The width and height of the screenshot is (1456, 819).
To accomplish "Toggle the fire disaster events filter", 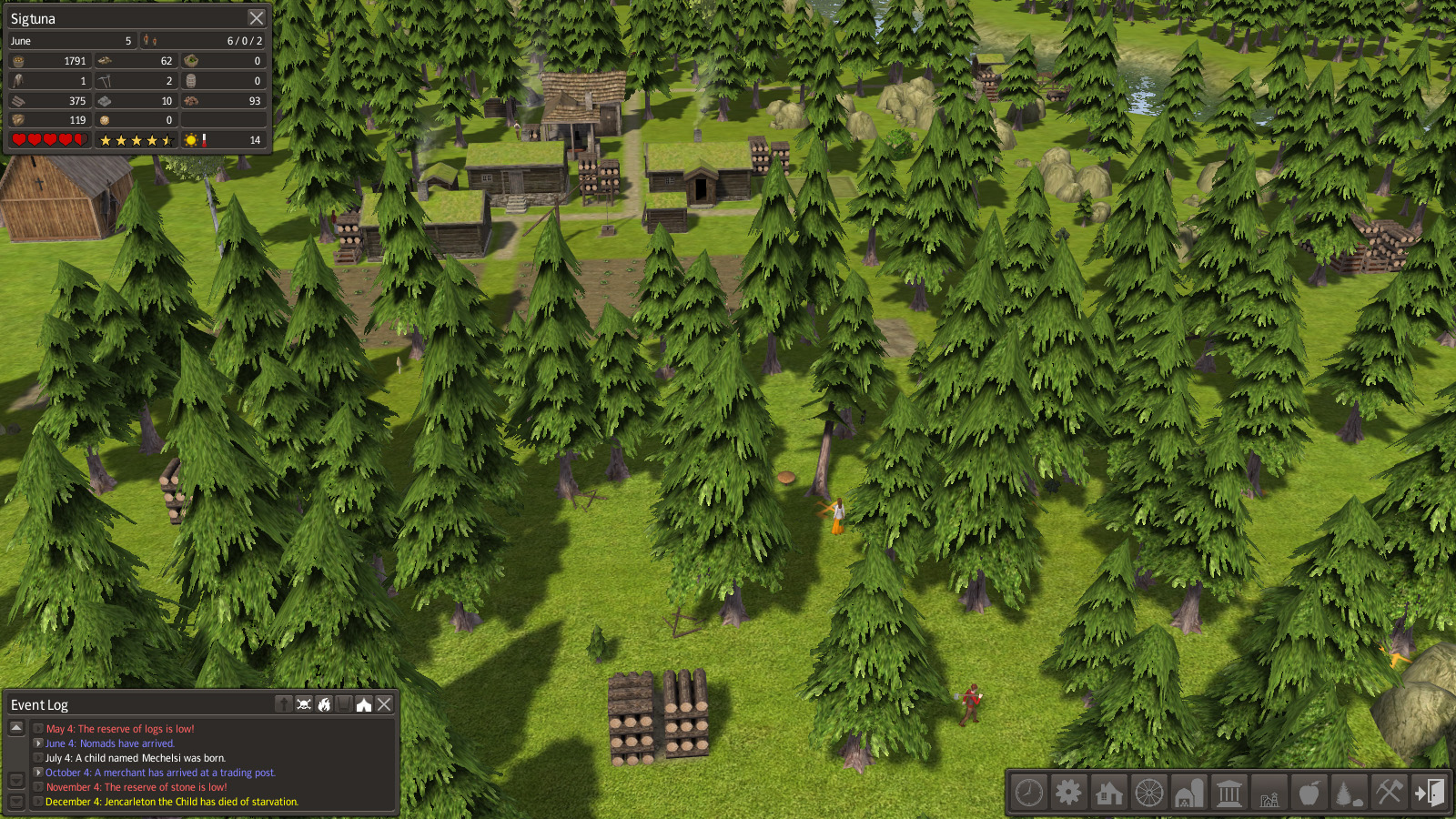I will pyautogui.click(x=324, y=704).
